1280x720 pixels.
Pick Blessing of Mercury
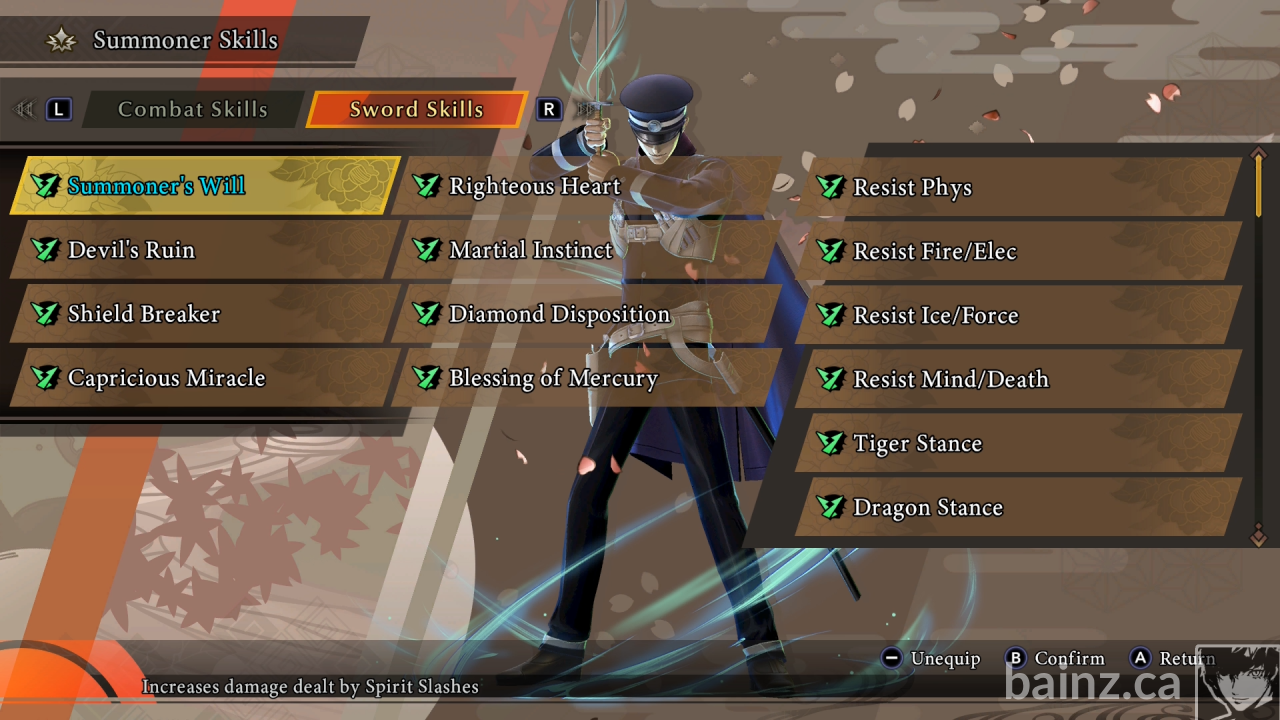585,378
